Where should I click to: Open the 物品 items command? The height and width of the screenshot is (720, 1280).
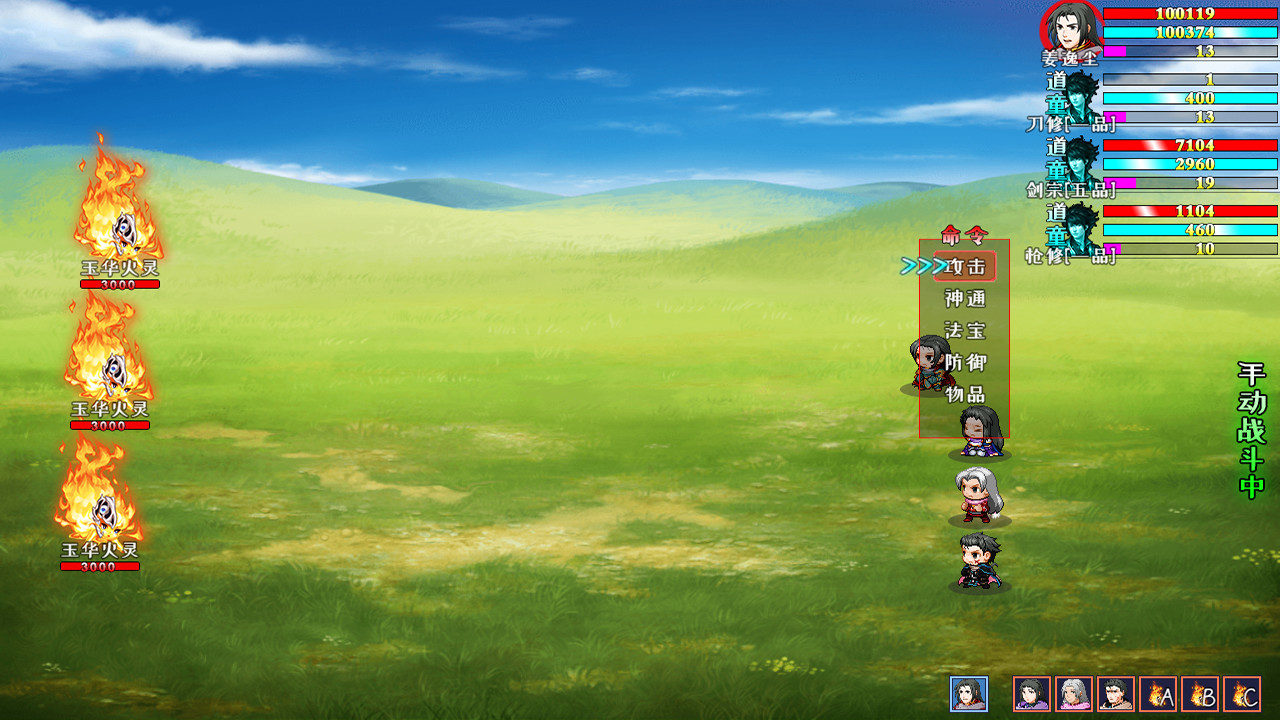(965, 395)
